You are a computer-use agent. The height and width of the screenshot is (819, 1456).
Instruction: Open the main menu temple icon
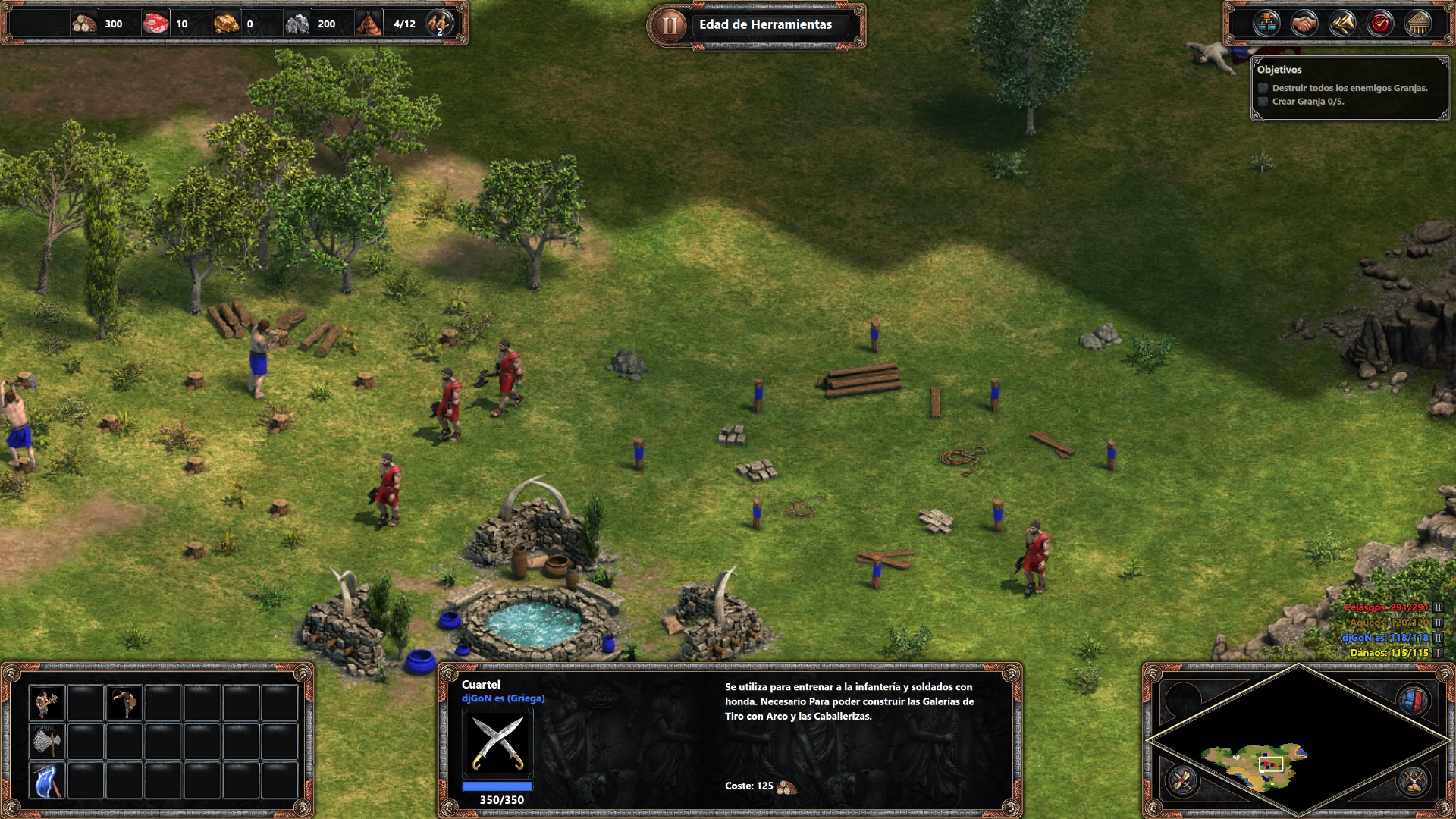point(1418,24)
